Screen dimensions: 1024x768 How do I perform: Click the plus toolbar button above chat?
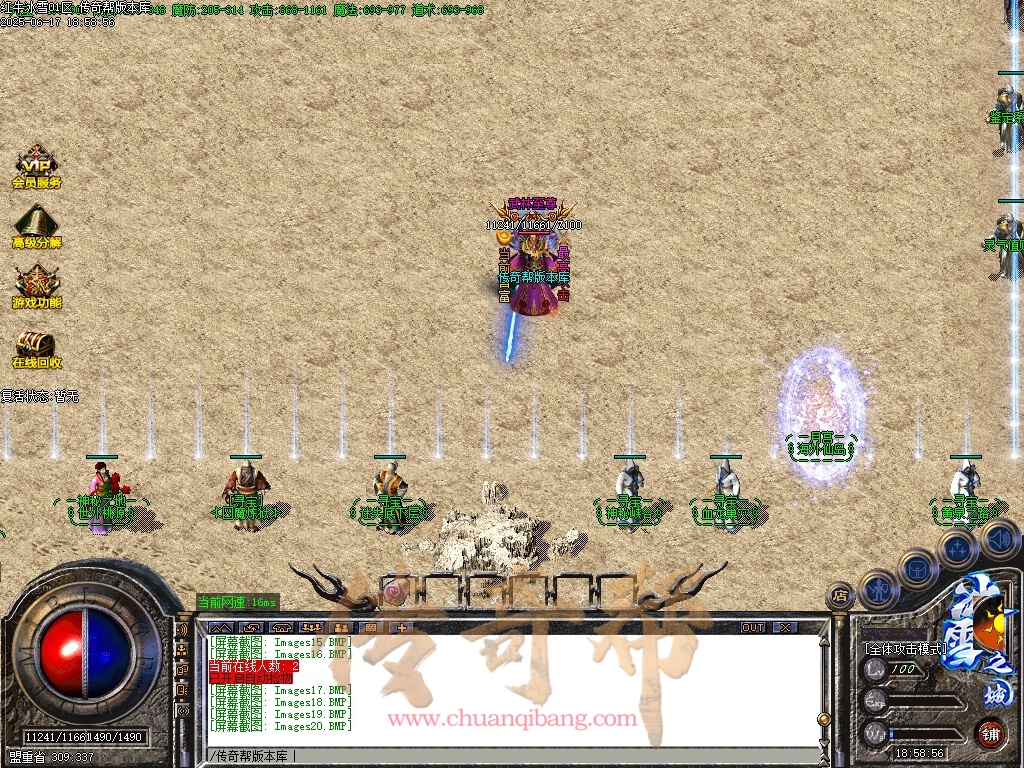[402, 627]
